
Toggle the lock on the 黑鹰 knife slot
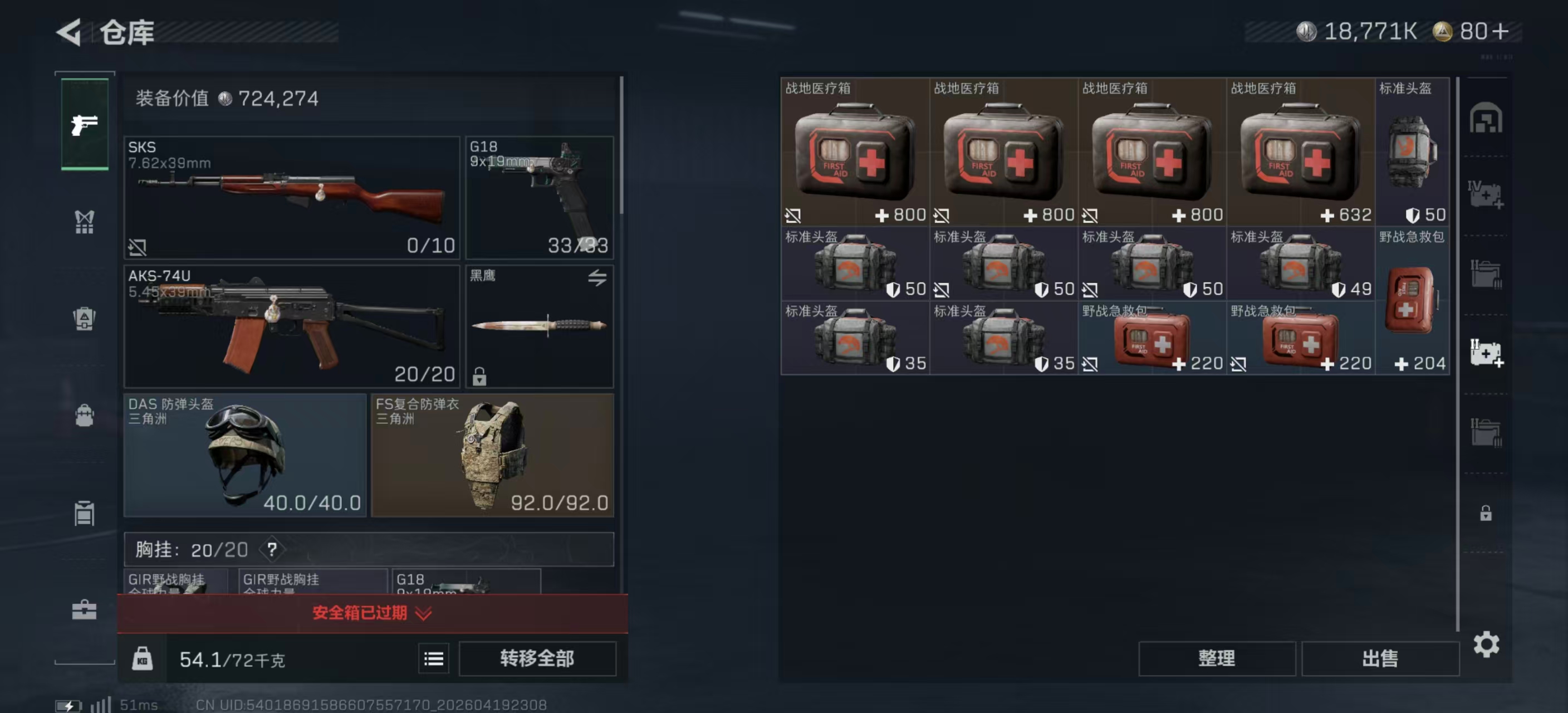point(481,378)
